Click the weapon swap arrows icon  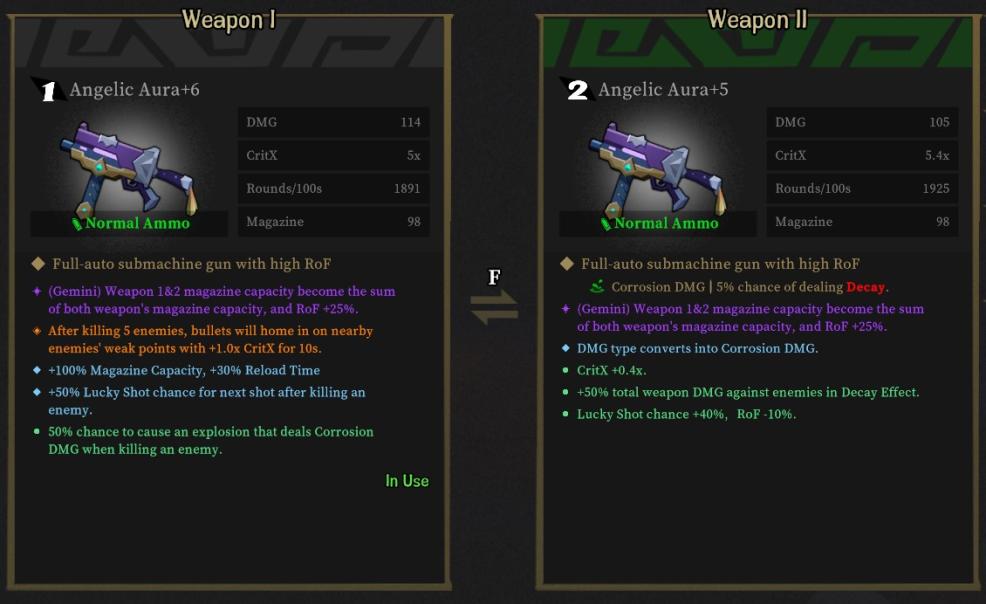[x=494, y=304]
